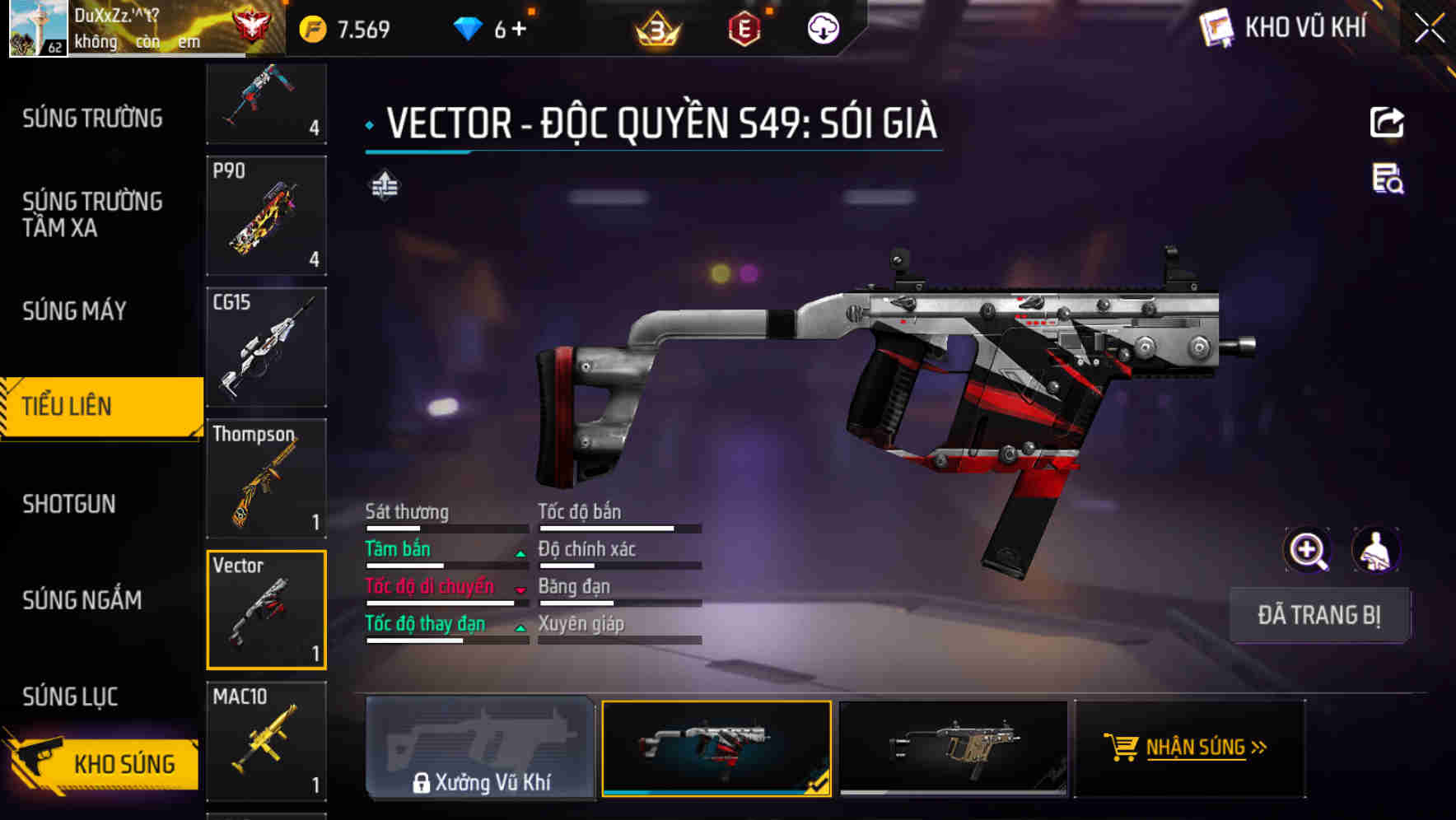Close the weapon armory screen

(x=1429, y=29)
